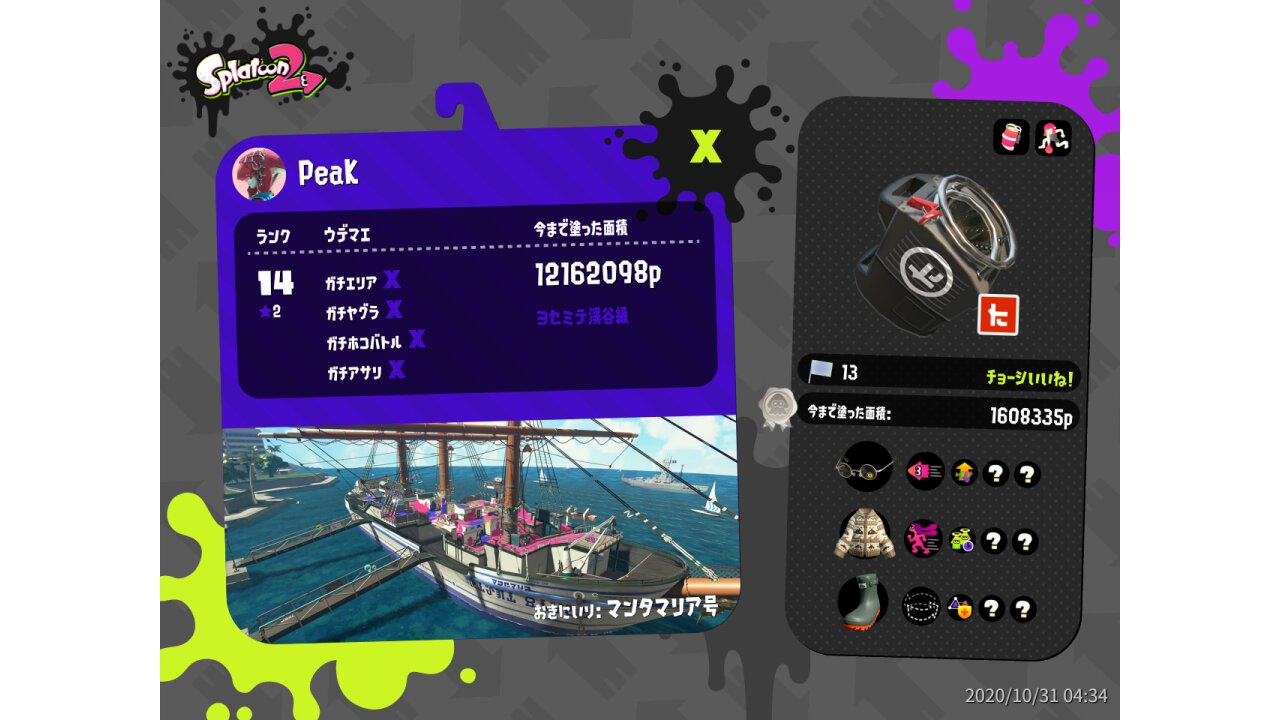Choose the green rubber boots shoes
Image resolution: width=1280 pixels, height=720 pixels.
(x=863, y=602)
